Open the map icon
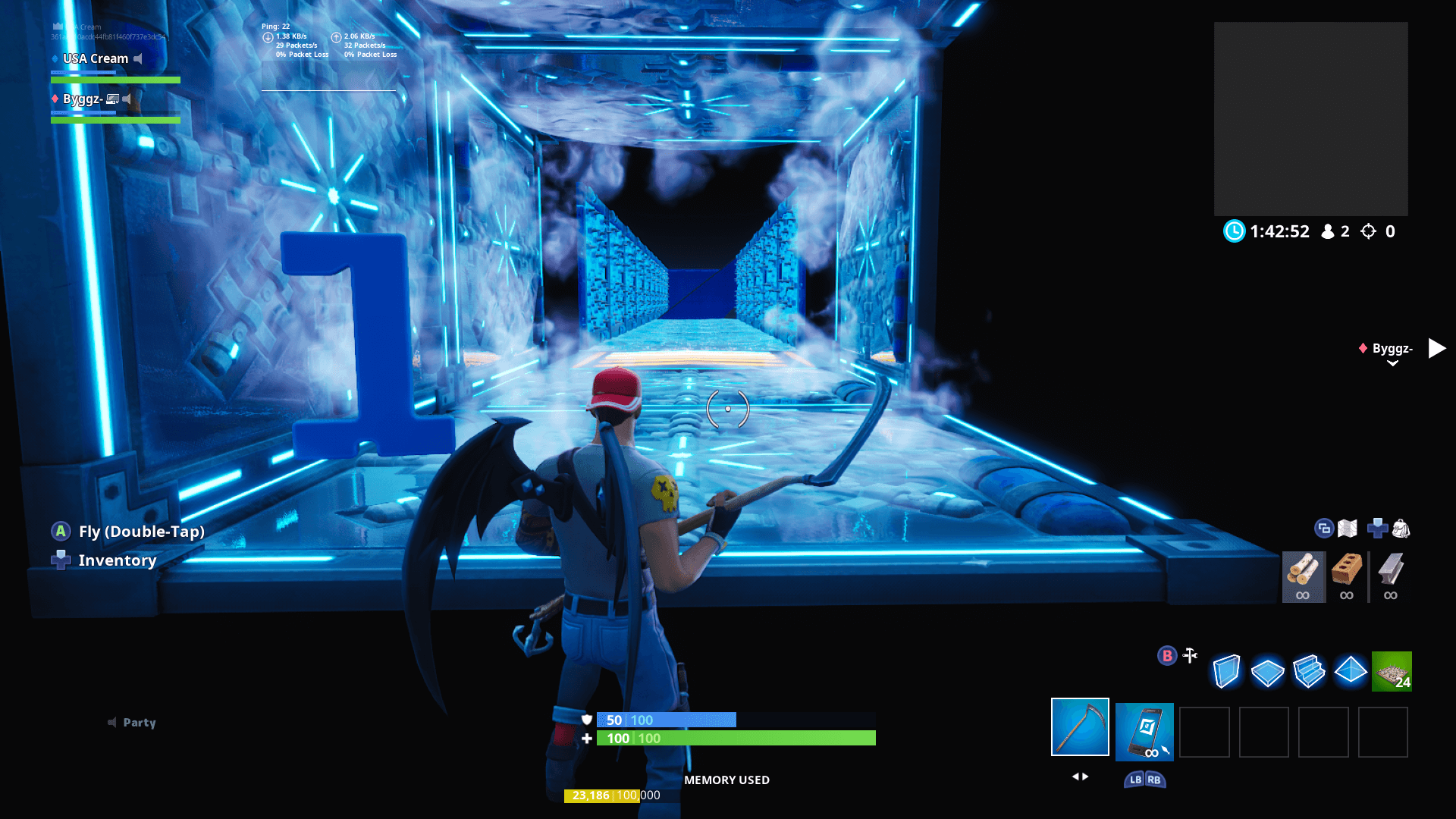Screen dimensions: 1456x819 (x=1349, y=529)
